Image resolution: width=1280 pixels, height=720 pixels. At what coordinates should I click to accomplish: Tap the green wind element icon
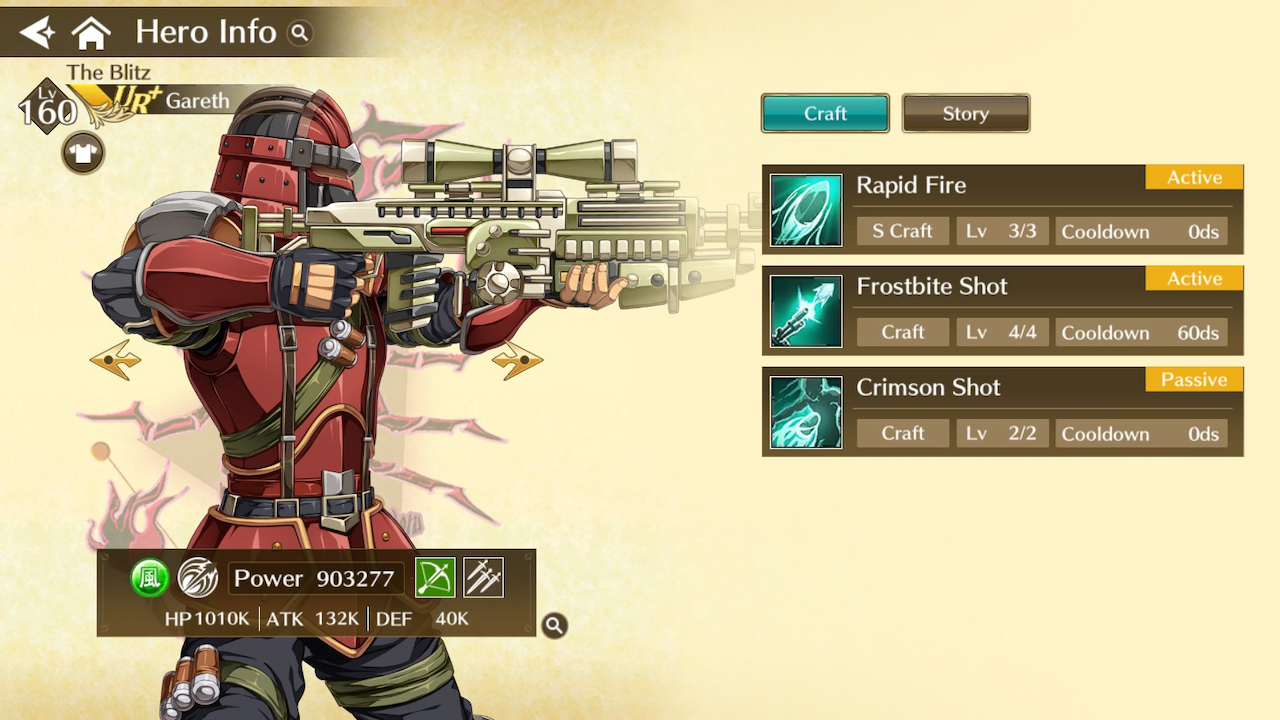pyautogui.click(x=149, y=578)
